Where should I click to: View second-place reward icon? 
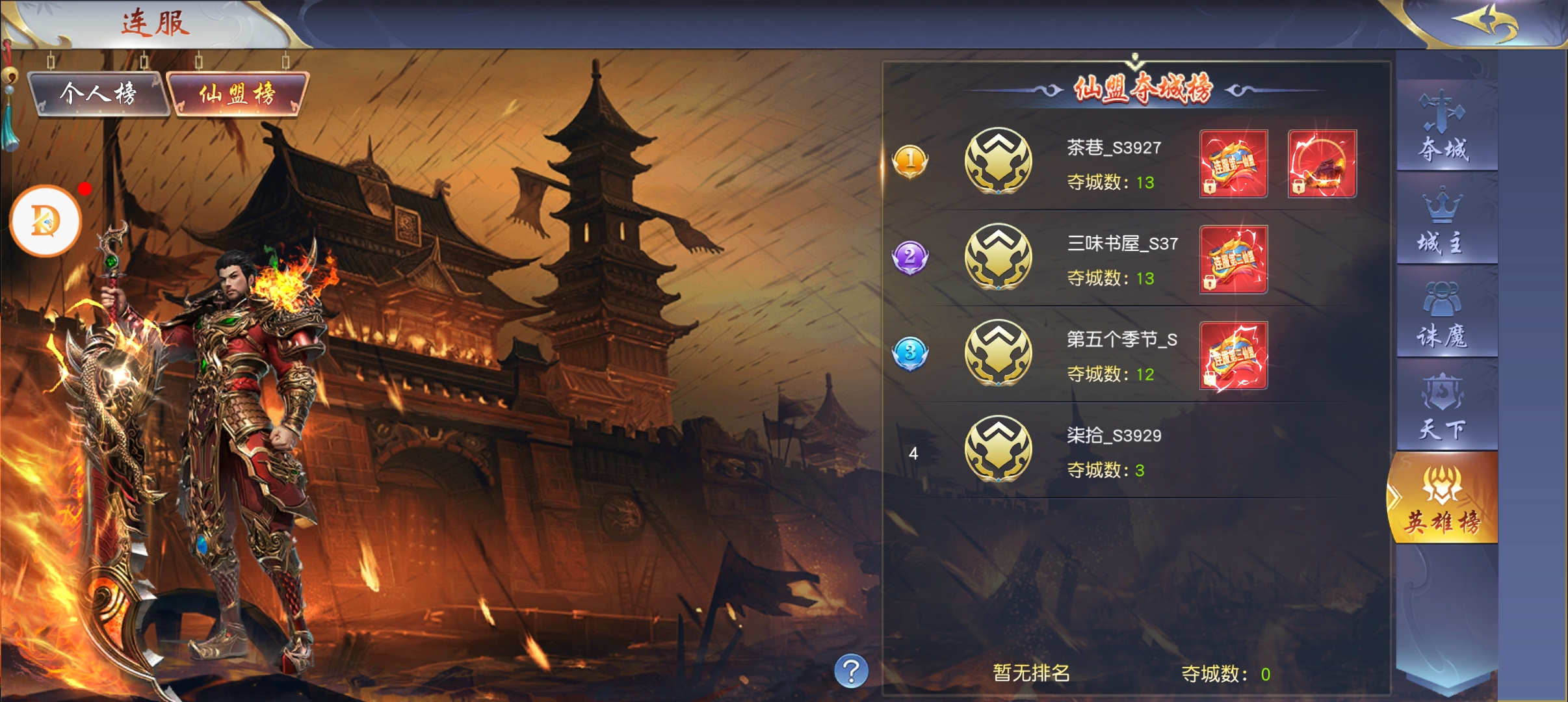coord(1233,259)
